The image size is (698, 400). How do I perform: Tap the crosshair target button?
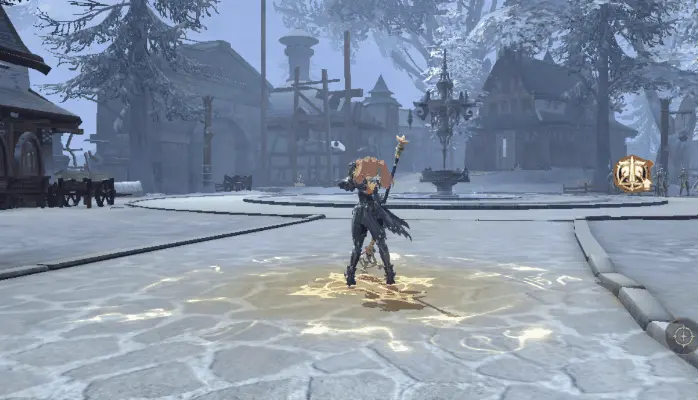[682, 336]
